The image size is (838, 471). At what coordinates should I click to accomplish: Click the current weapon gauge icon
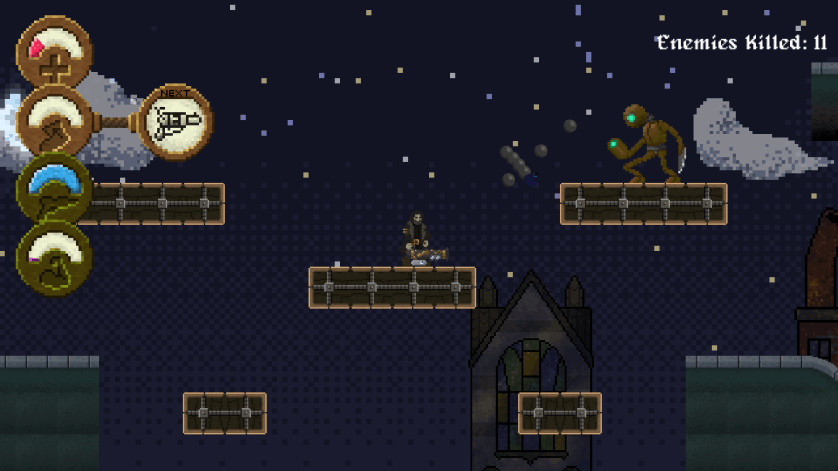(x=56, y=122)
